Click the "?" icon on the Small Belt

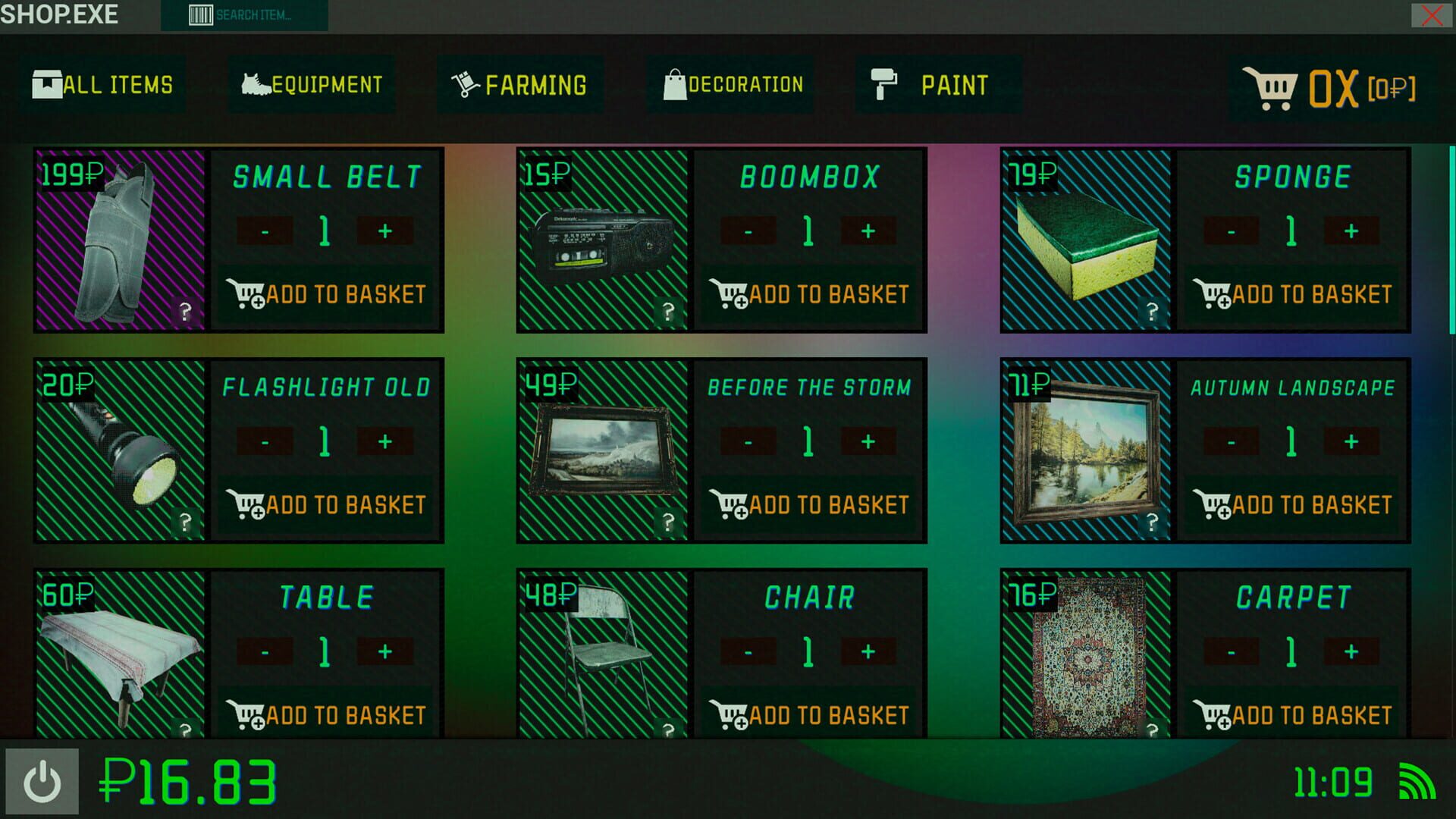point(185,309)
